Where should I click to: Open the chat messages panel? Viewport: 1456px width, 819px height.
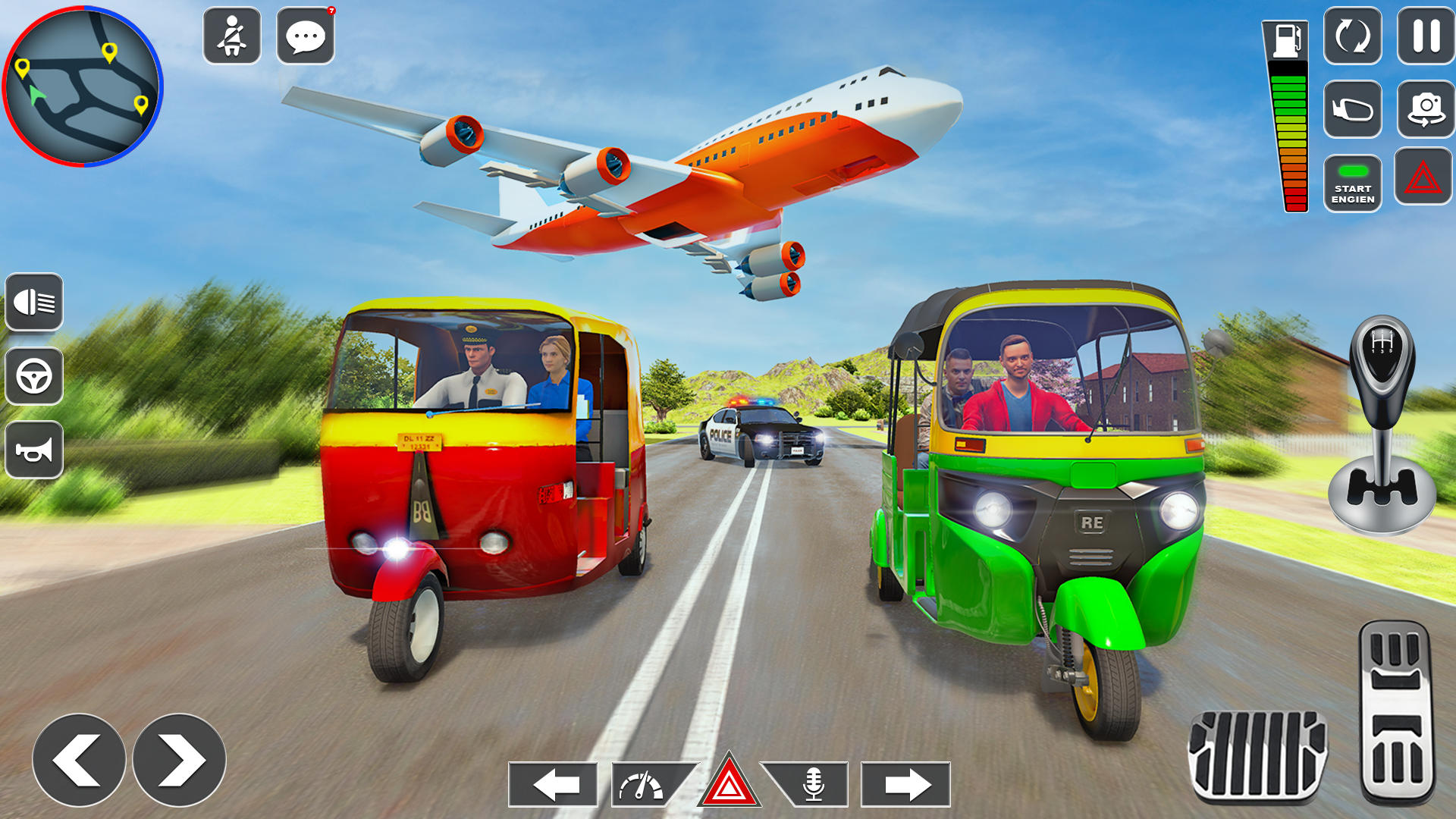tap(306, 36)
